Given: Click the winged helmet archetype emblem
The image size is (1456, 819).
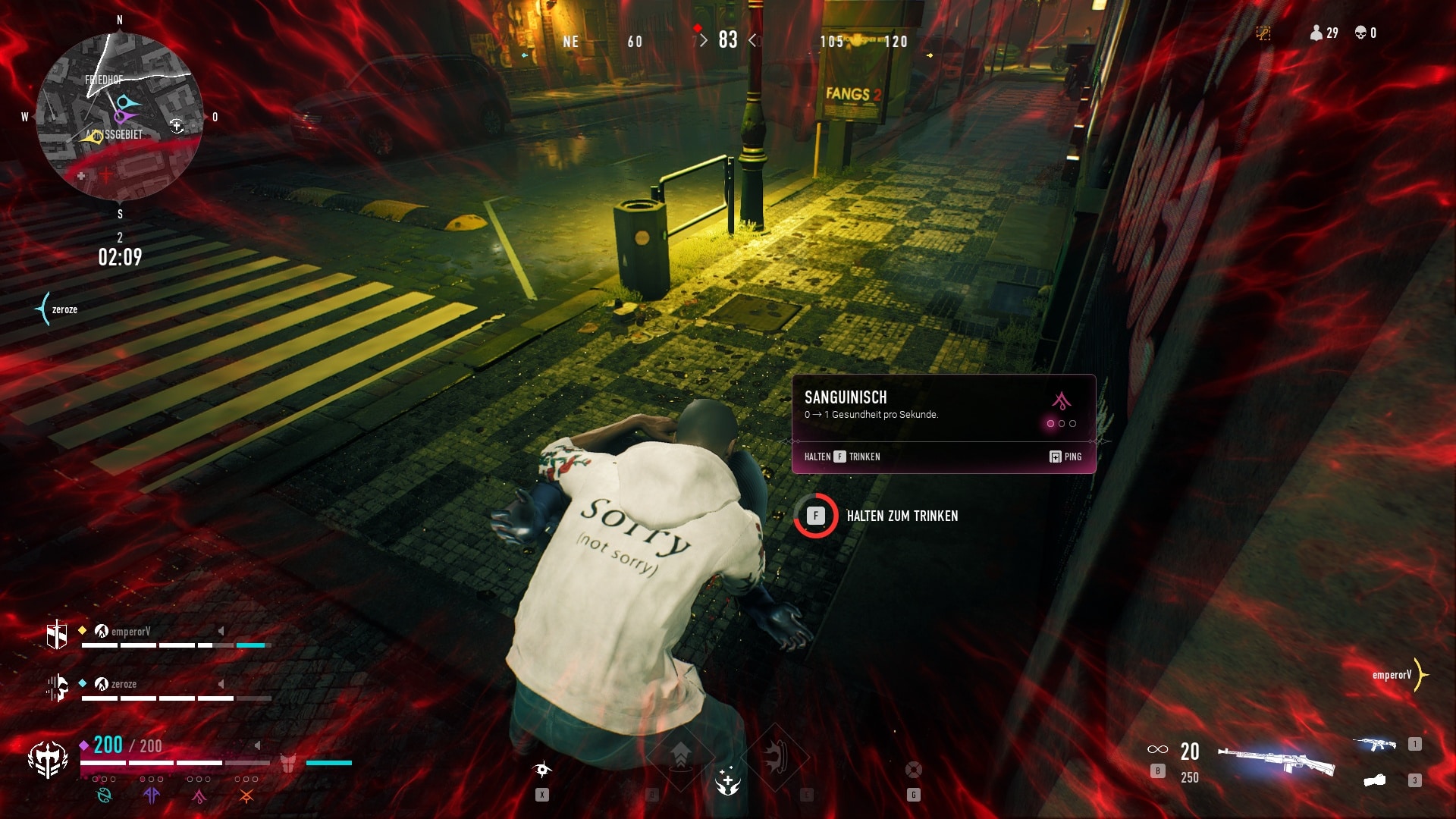Looking at the screenshot, I should pos(48,760).
